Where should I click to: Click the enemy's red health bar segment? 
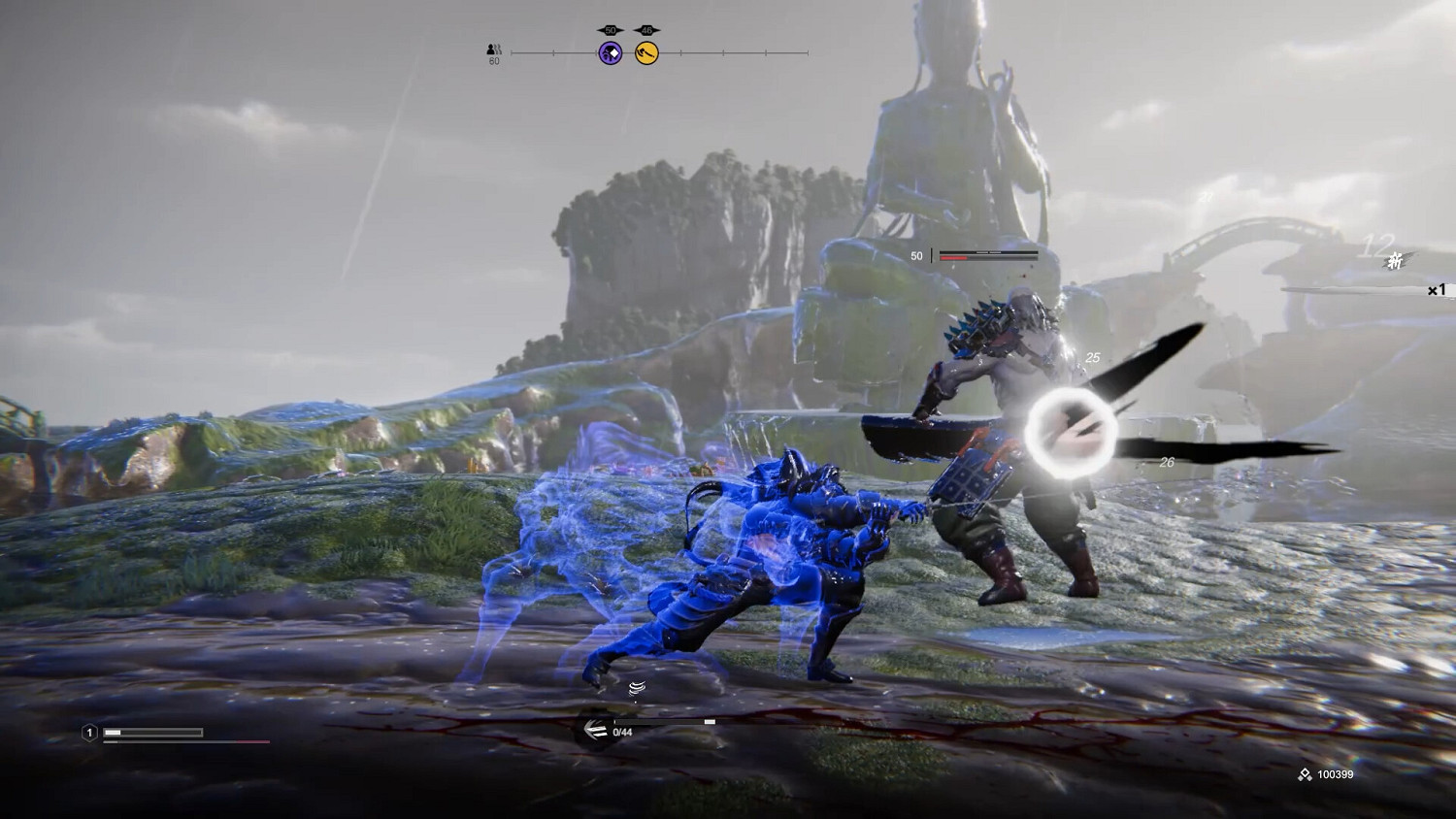956,256
